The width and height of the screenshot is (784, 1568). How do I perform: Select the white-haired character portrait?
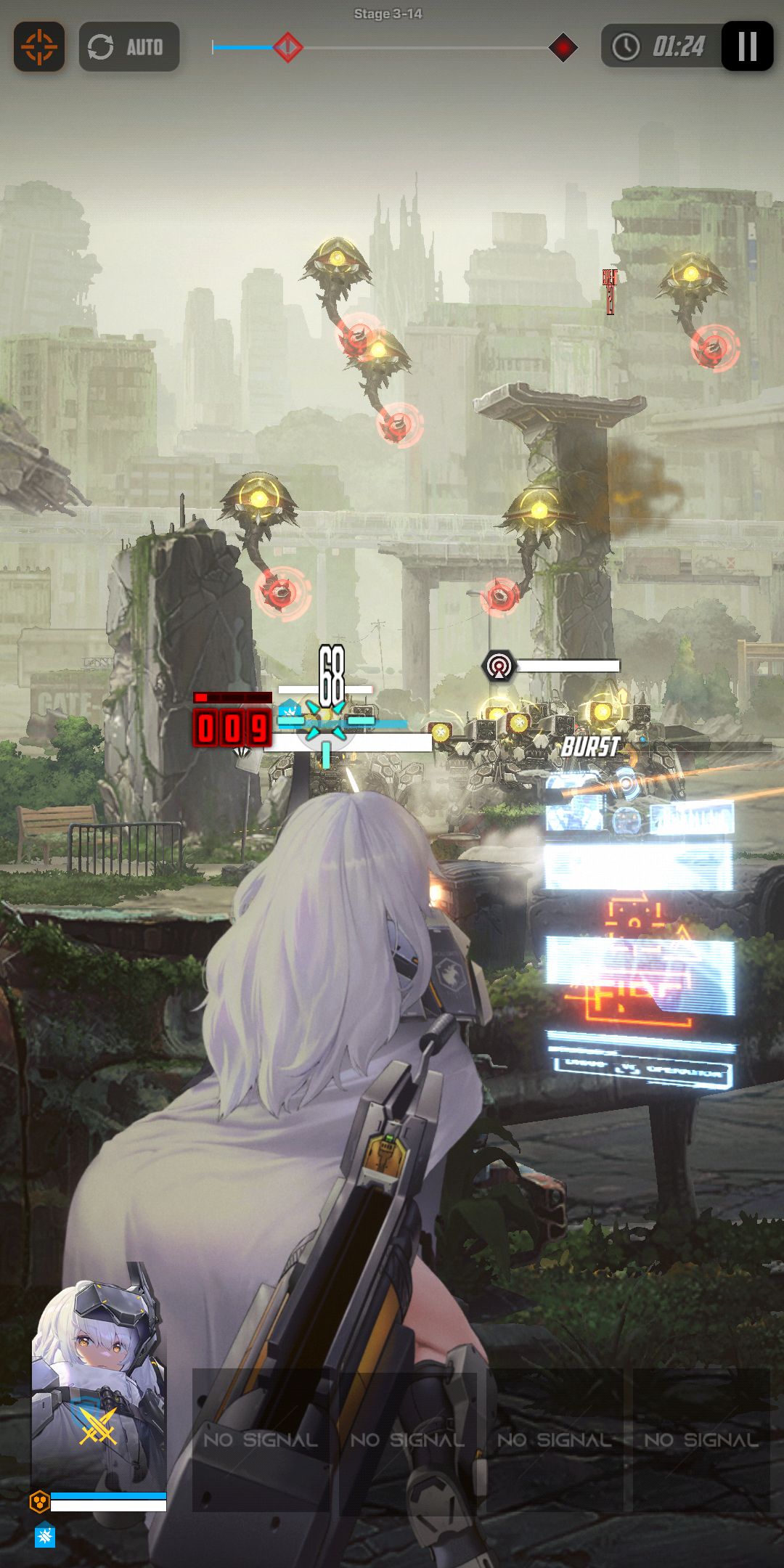(x=99, y=1385)
